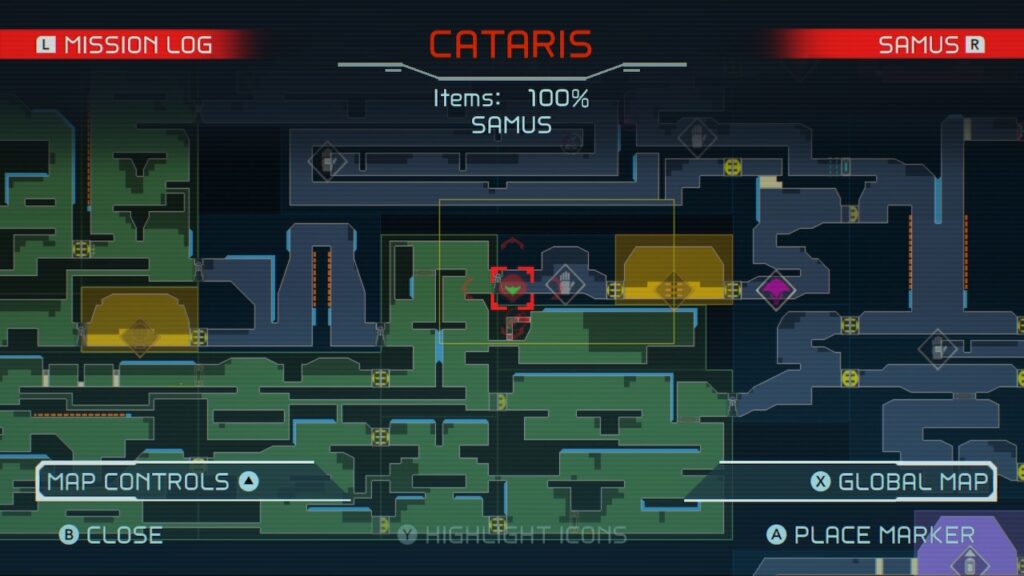Close the Cataris map screen

[x=112, y=535]
